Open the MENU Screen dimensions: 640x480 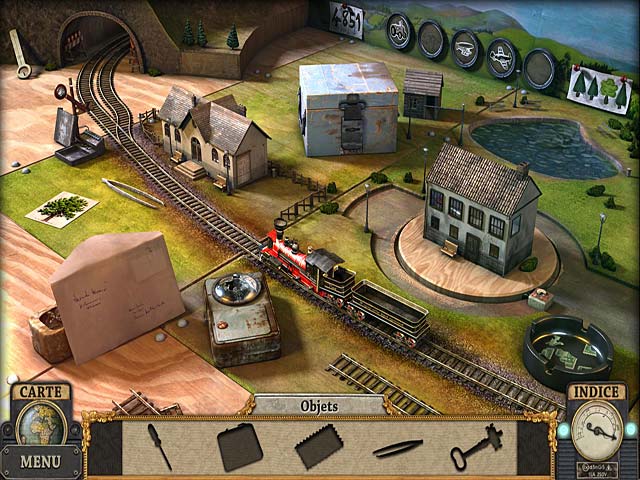point(40,461)
